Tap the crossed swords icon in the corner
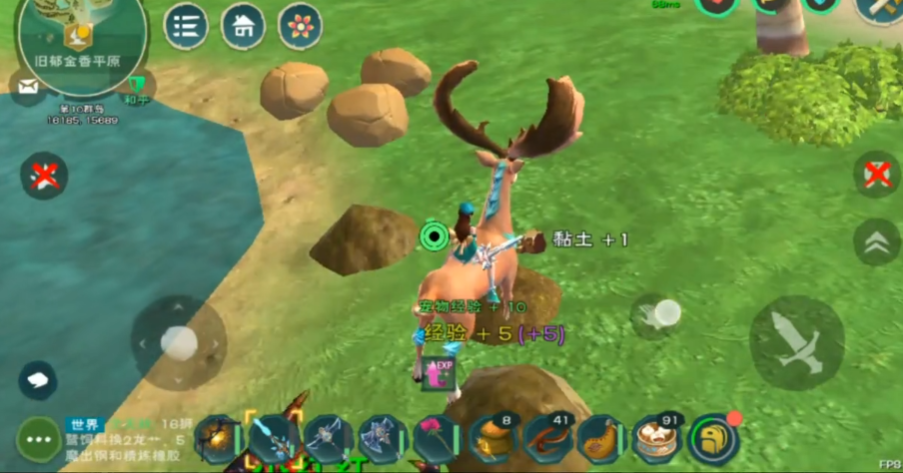Screen dimensions: 903x473 [x=880, y=8]
